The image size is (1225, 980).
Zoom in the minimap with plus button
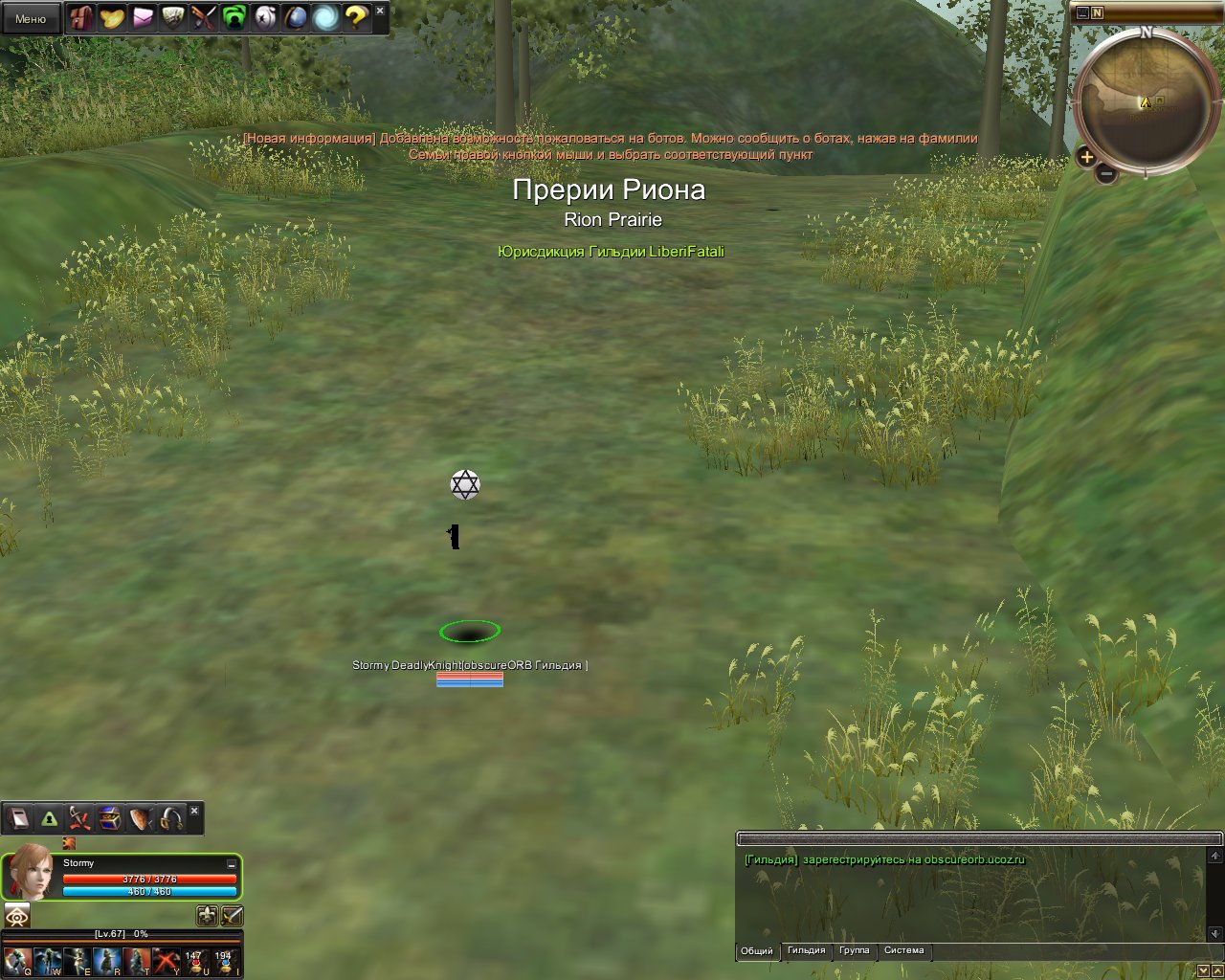1086,157
